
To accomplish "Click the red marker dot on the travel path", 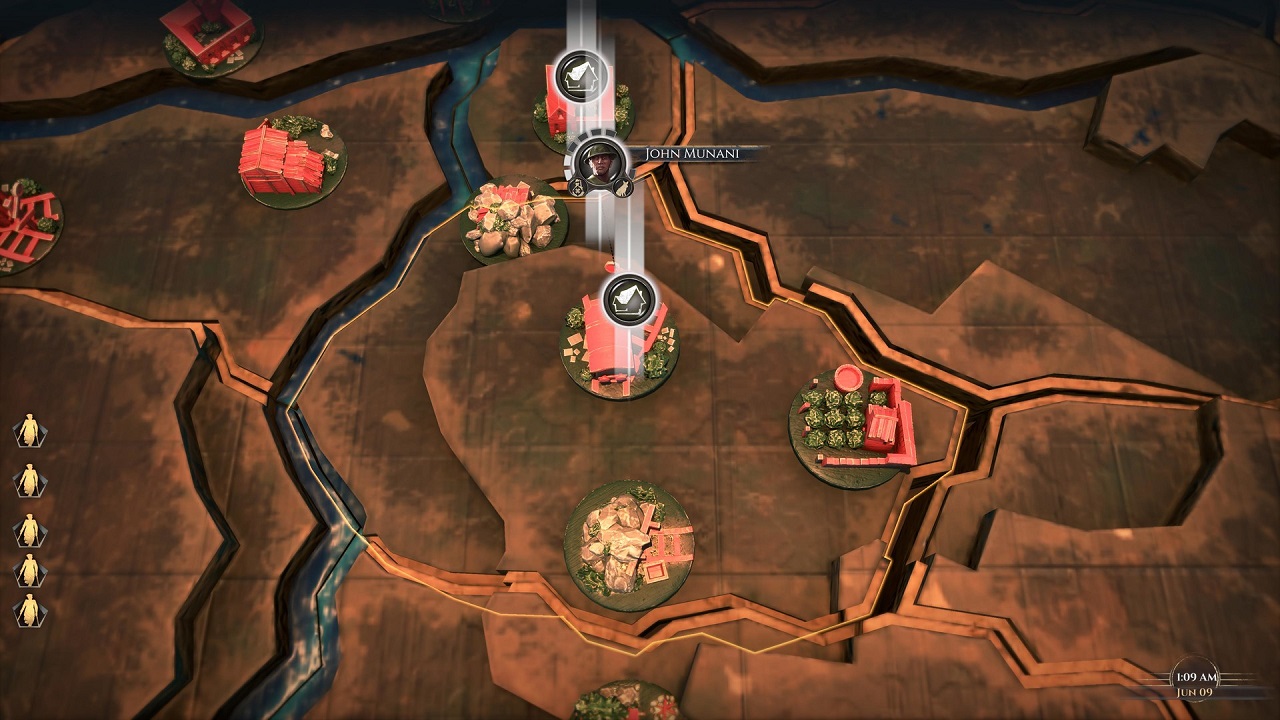I will tap(611, 266).
